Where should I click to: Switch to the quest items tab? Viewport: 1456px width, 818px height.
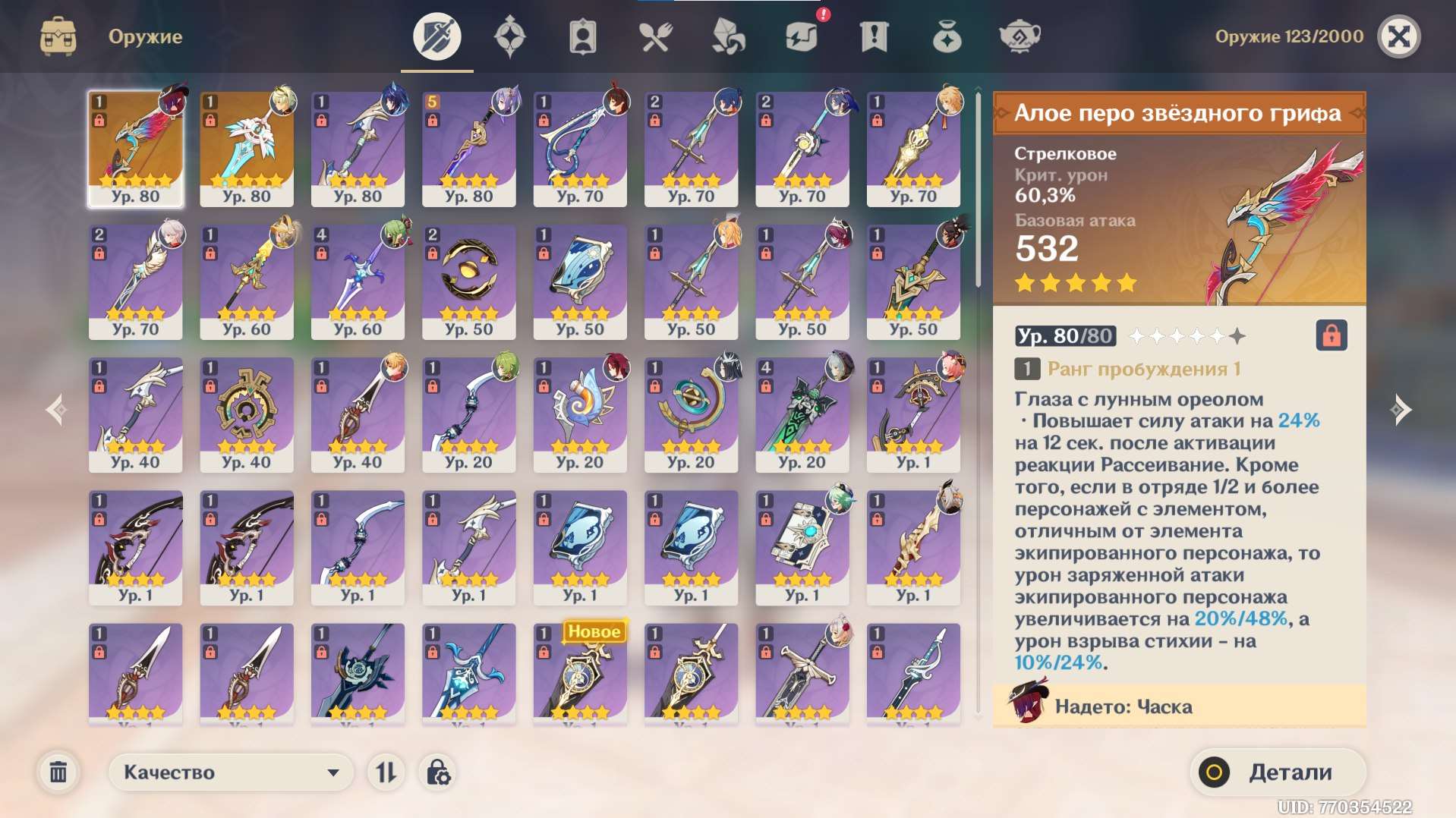[874, 36]
